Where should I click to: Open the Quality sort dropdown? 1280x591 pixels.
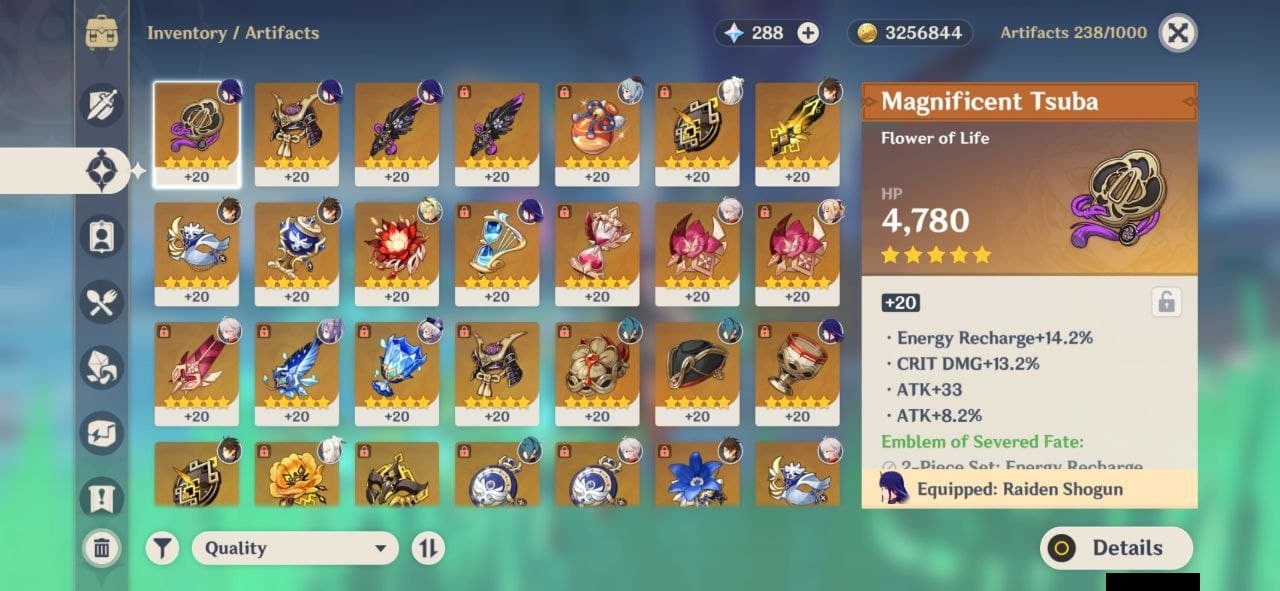click(295, 548)
